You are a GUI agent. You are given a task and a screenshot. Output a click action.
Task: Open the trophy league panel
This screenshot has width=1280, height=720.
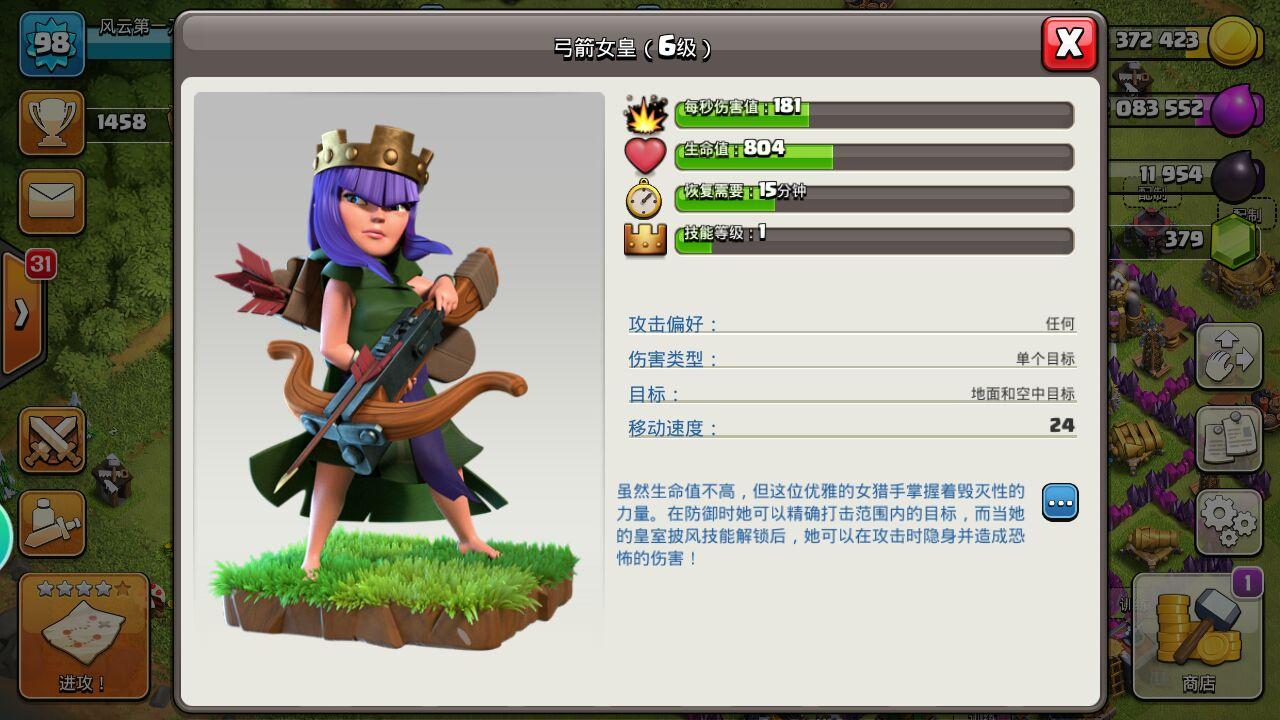(51, 122)
